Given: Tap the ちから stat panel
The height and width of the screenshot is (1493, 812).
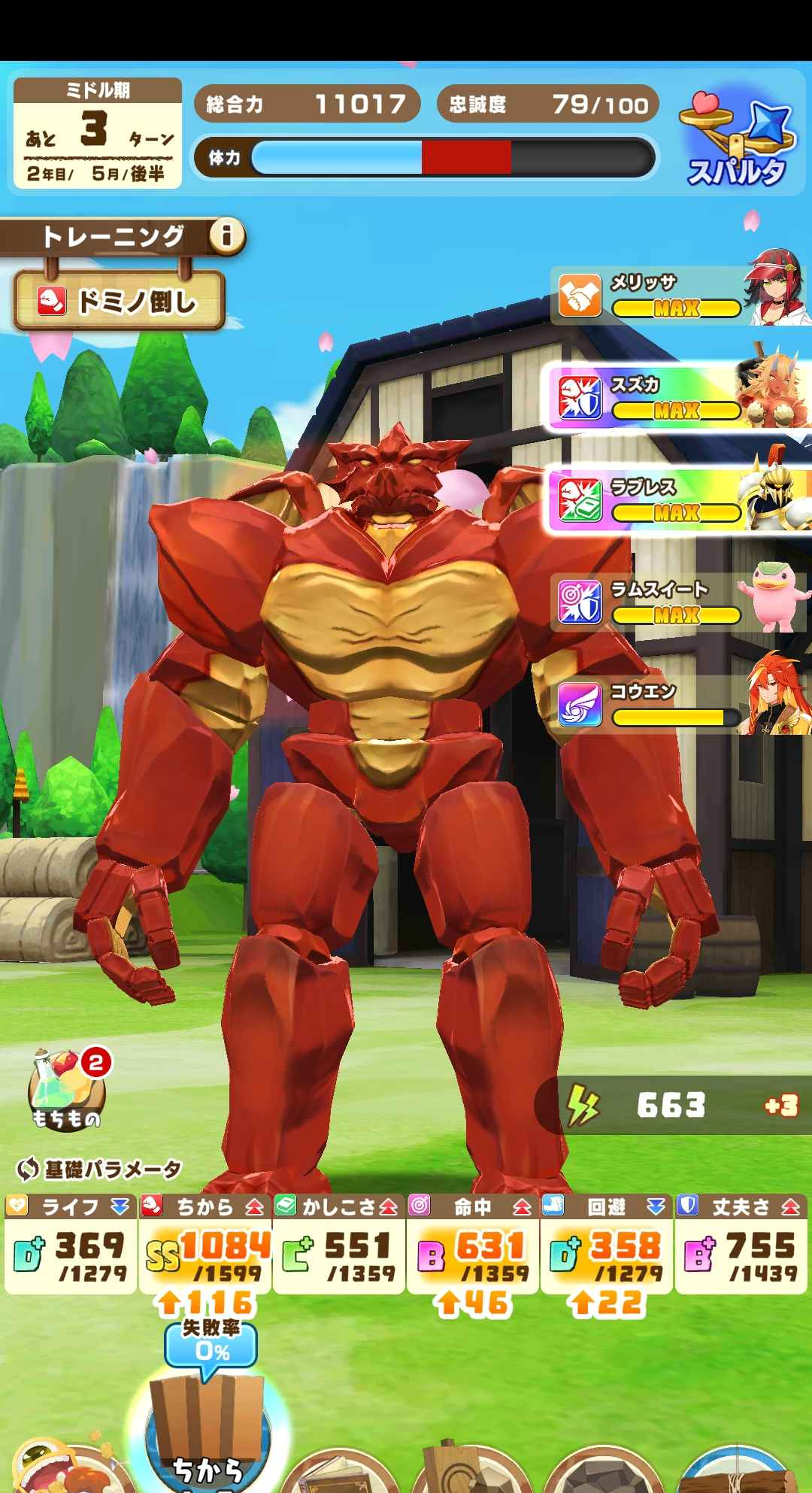Looking at the screenshot, I should point(205,1244).
